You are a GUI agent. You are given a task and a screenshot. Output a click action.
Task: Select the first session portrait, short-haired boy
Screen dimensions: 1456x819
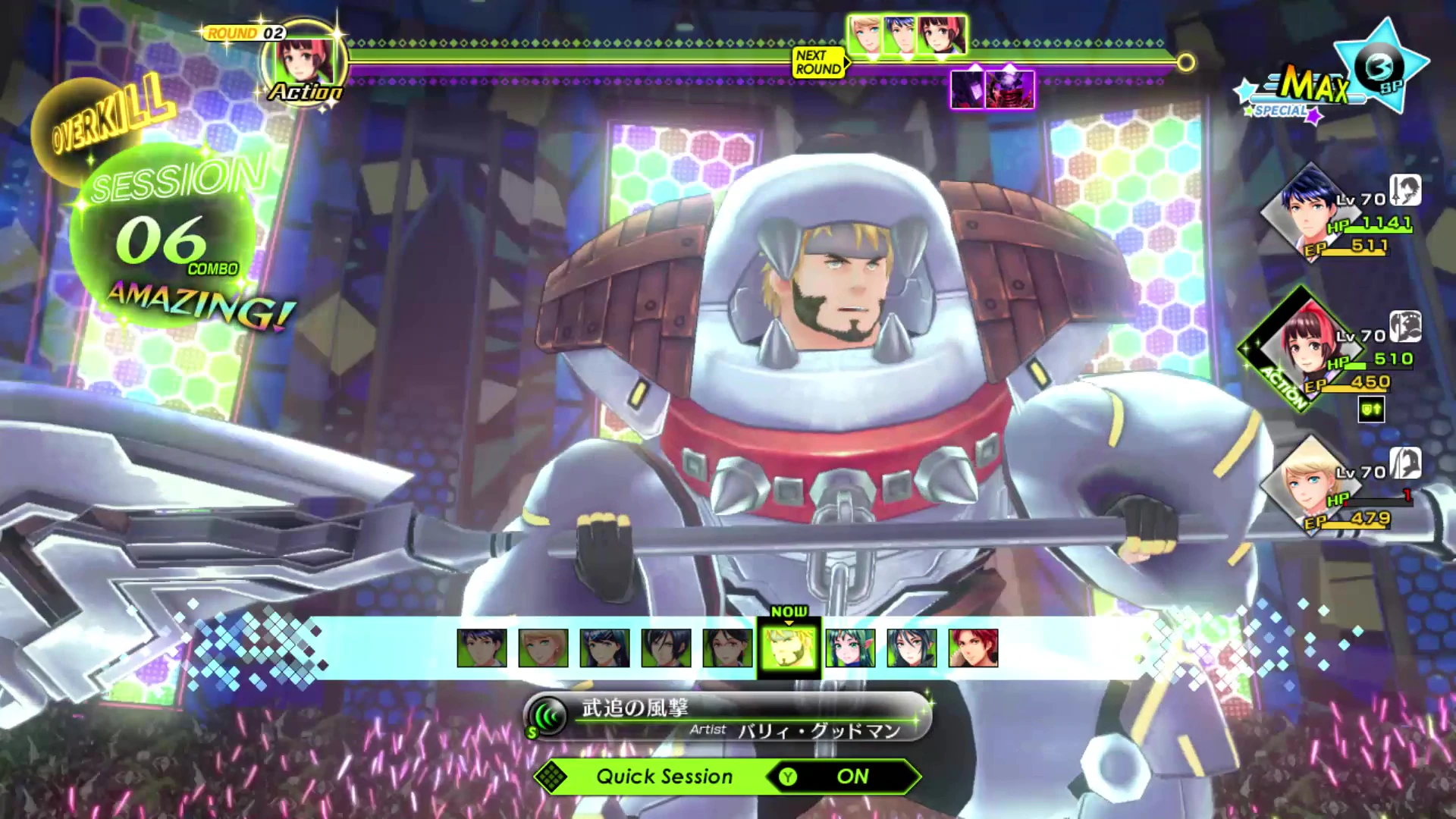[x=482, y=648]
